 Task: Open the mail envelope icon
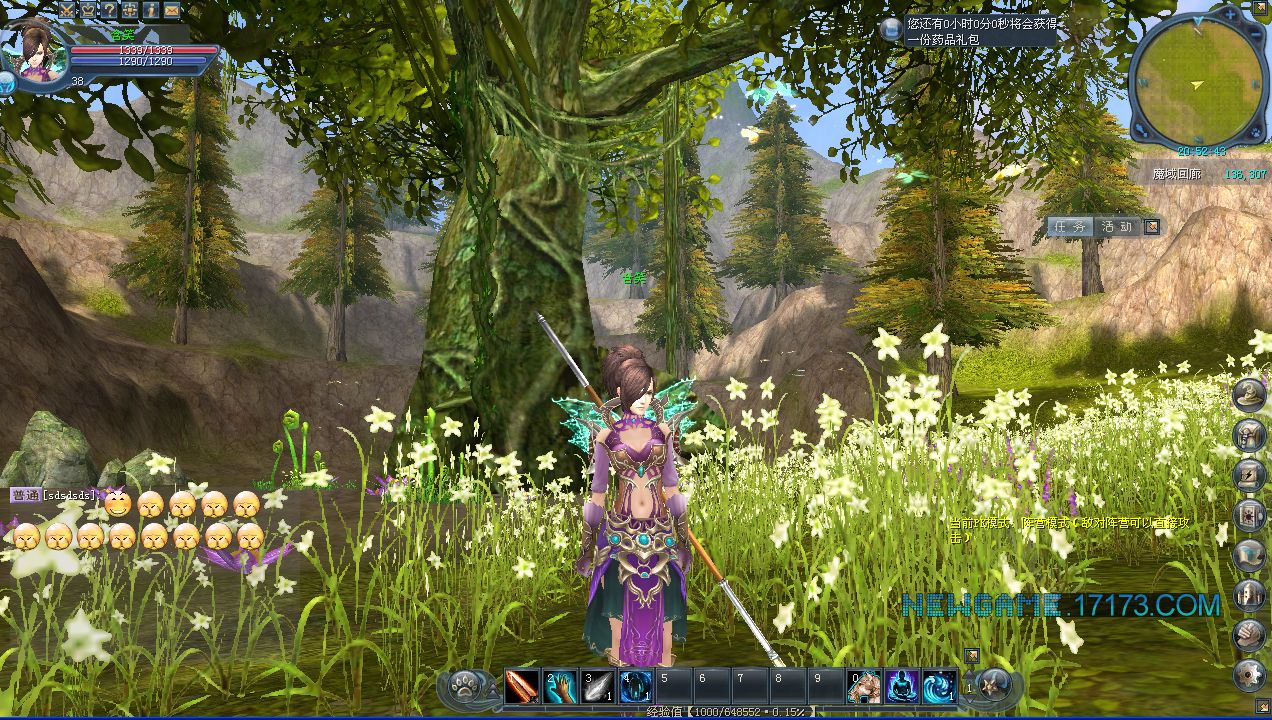click(172, 9)
